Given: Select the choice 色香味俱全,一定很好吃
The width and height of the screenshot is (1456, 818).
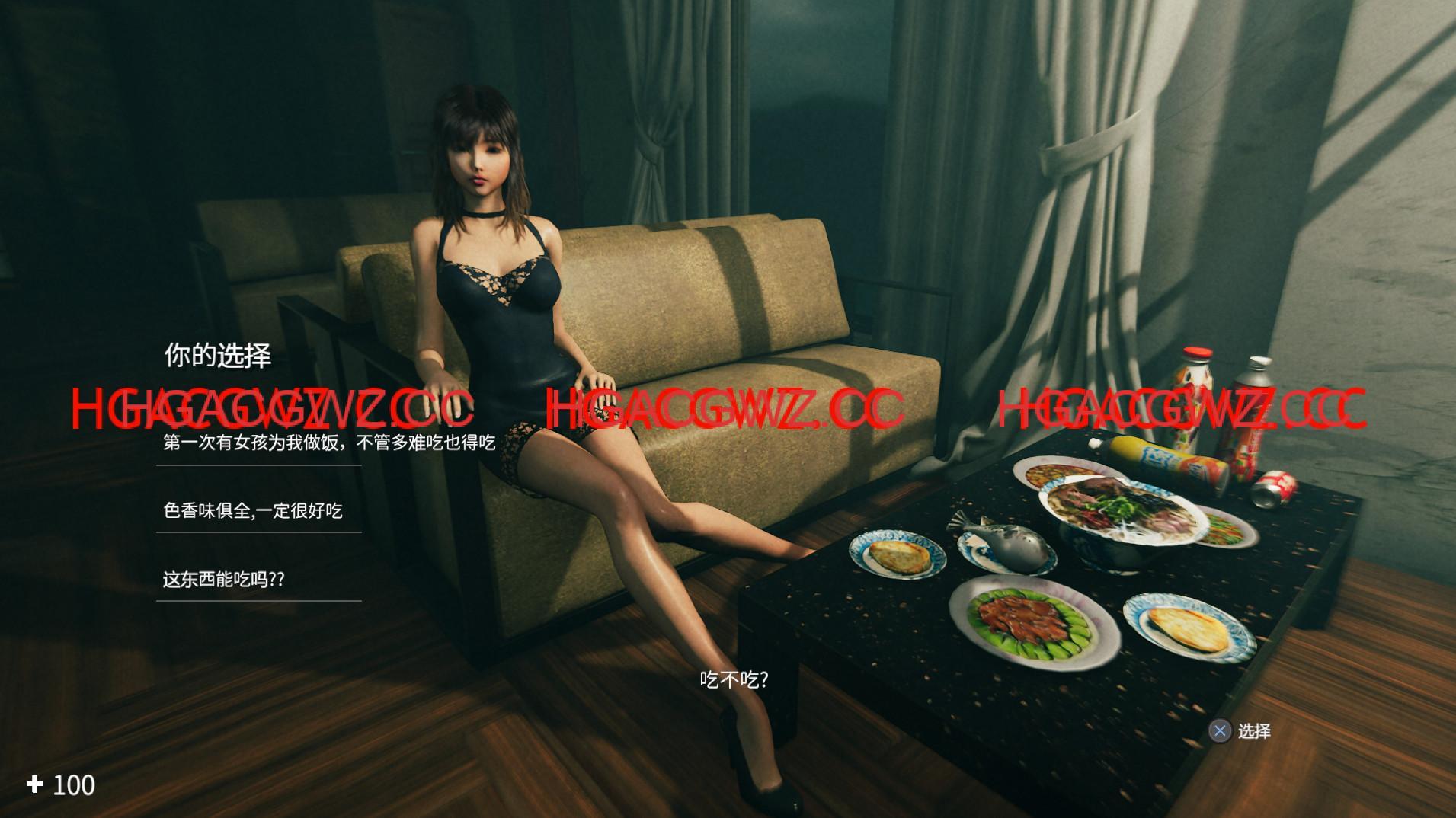Looking at the screenshot, I should [253, 512].
